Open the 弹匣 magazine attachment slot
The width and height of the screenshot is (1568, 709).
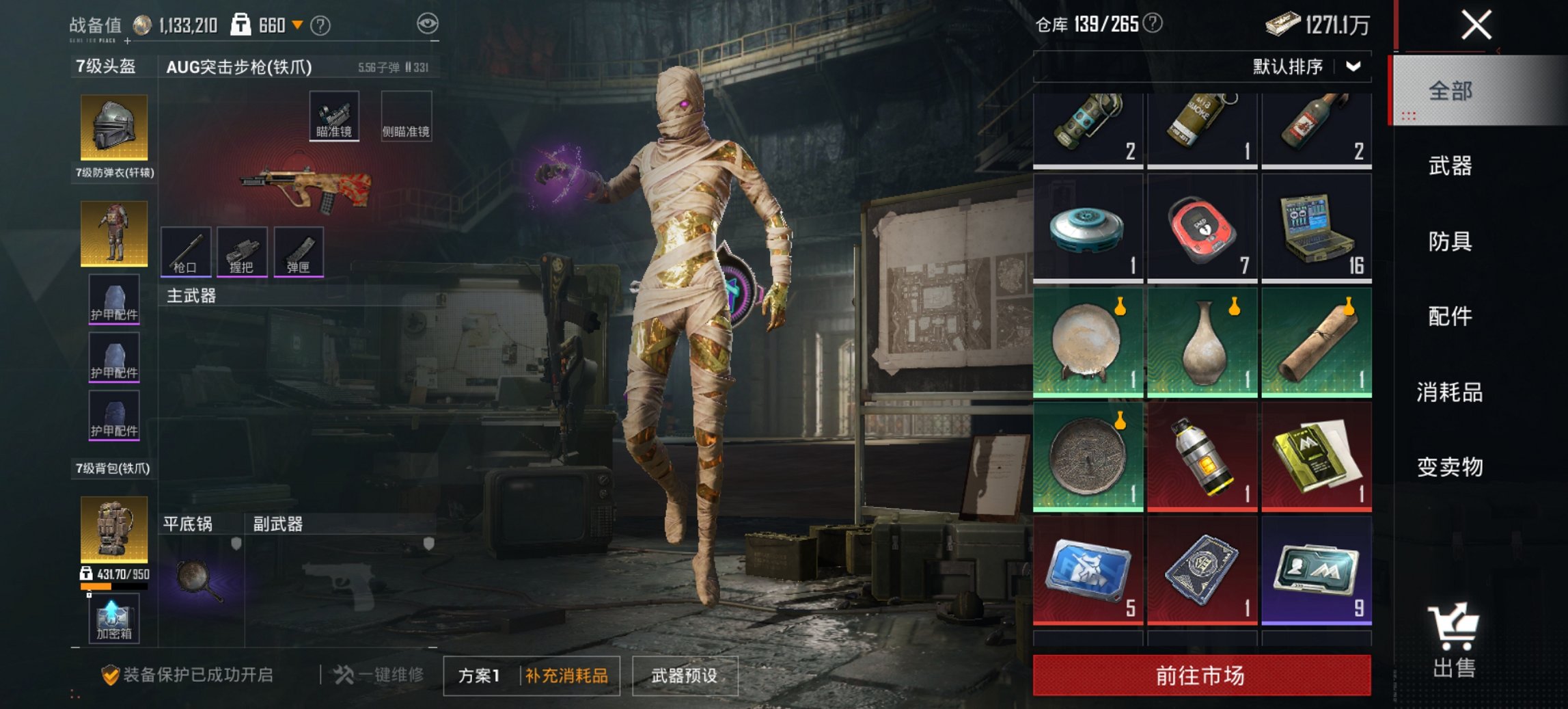pos(303,252)
